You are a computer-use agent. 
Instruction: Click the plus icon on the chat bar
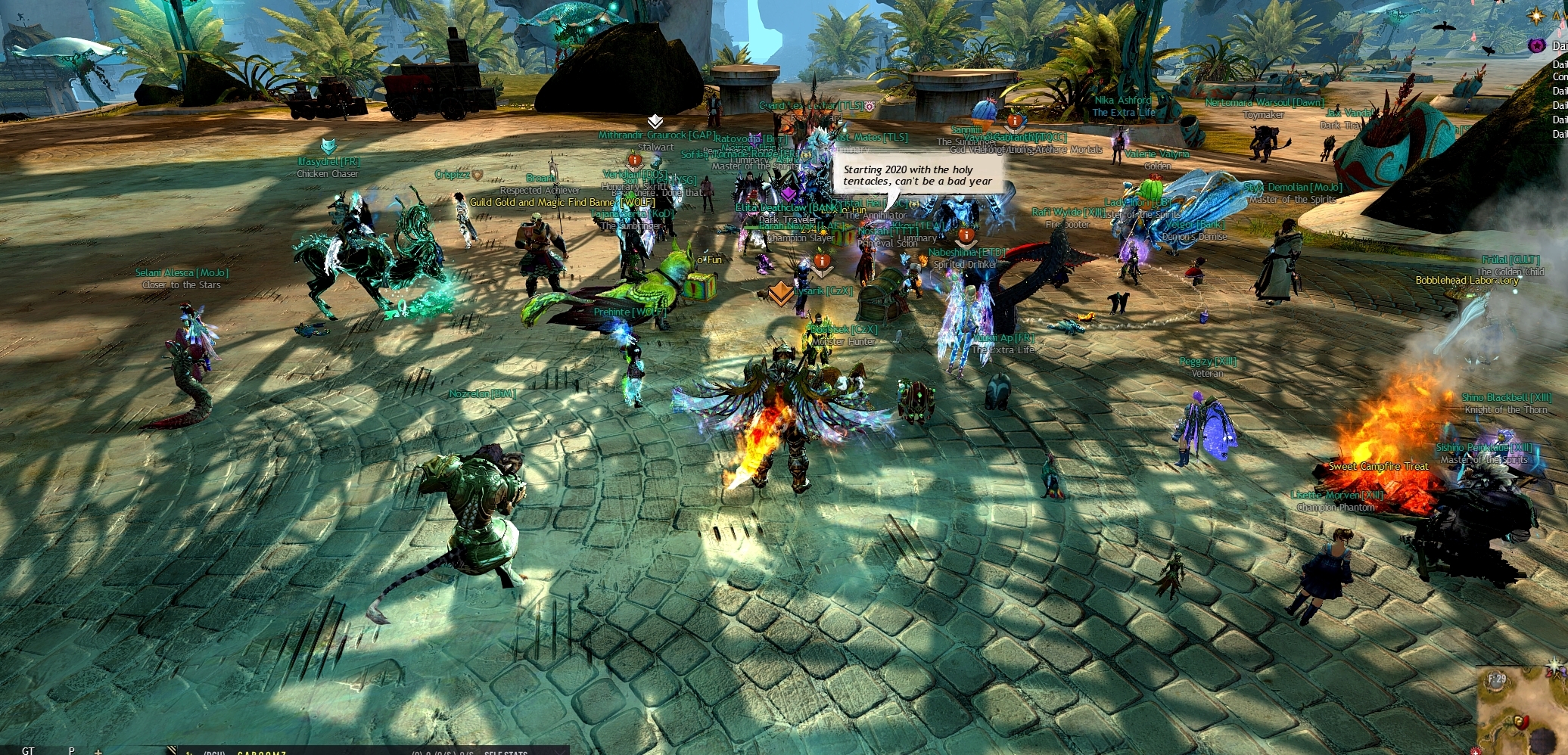98,752
